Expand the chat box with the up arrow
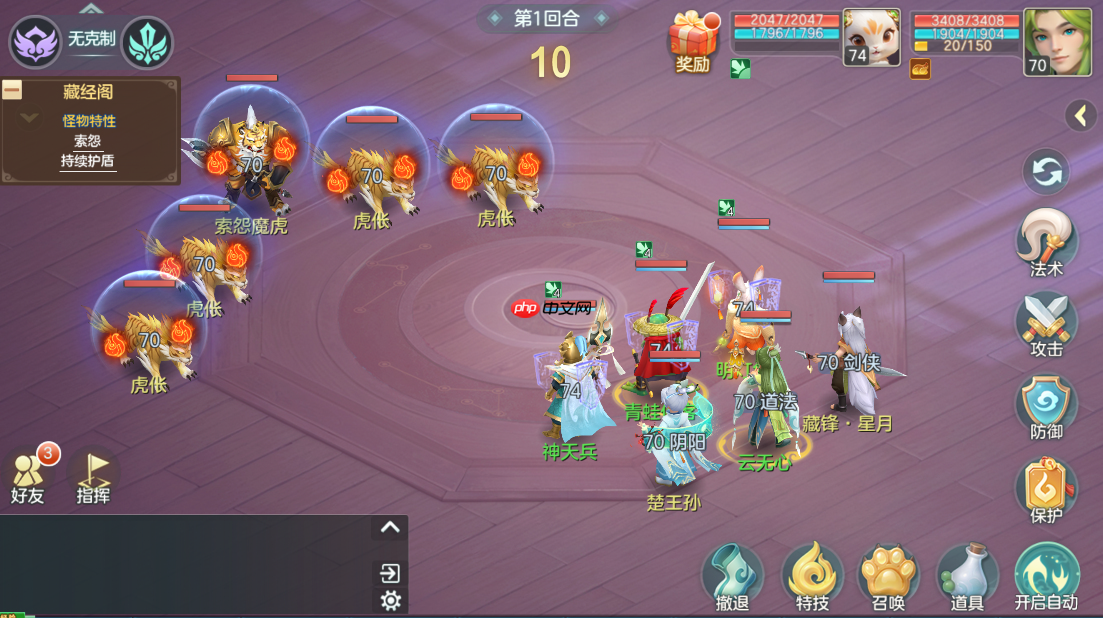The height and width of the screenshot is (618, 1103). click(390, 528)
